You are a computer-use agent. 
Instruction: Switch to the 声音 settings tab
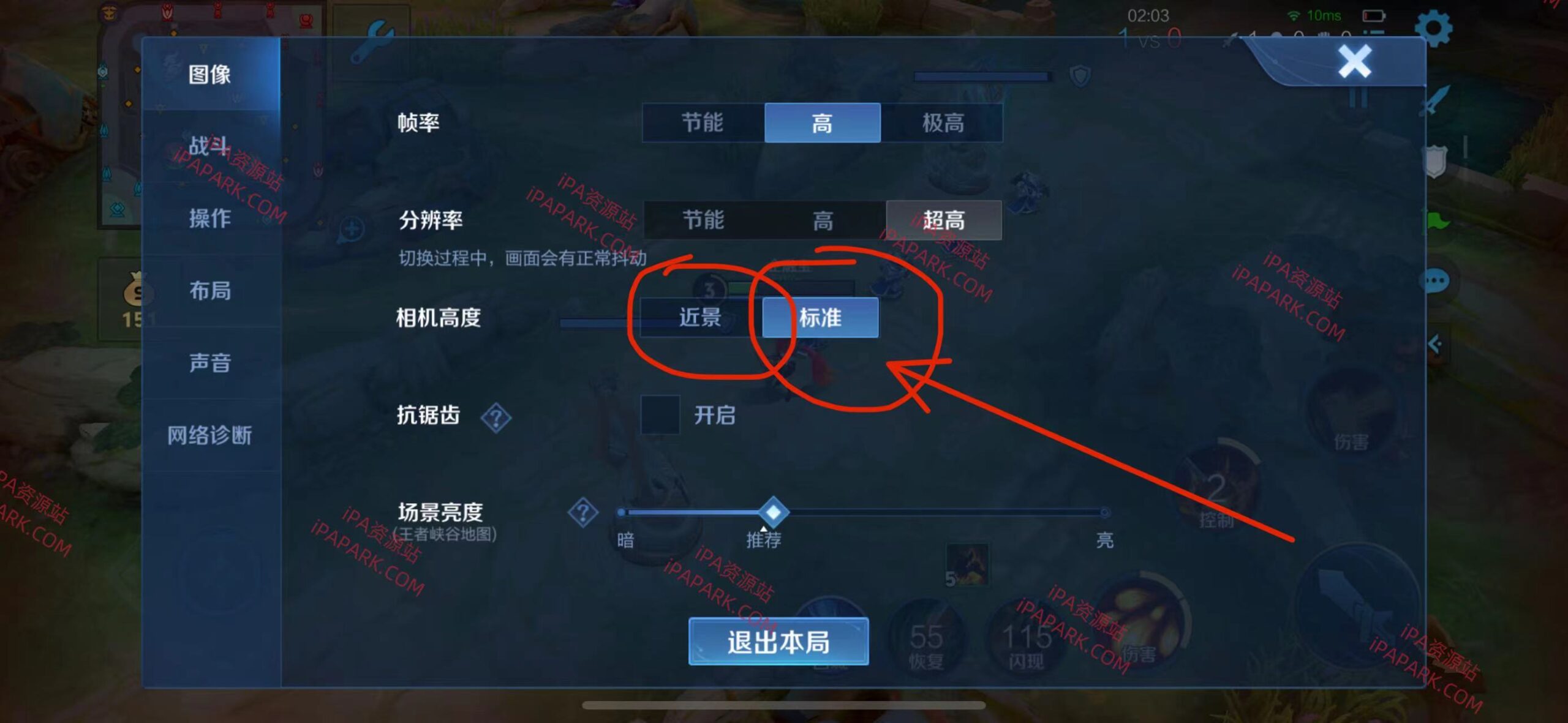click(211, 363)
